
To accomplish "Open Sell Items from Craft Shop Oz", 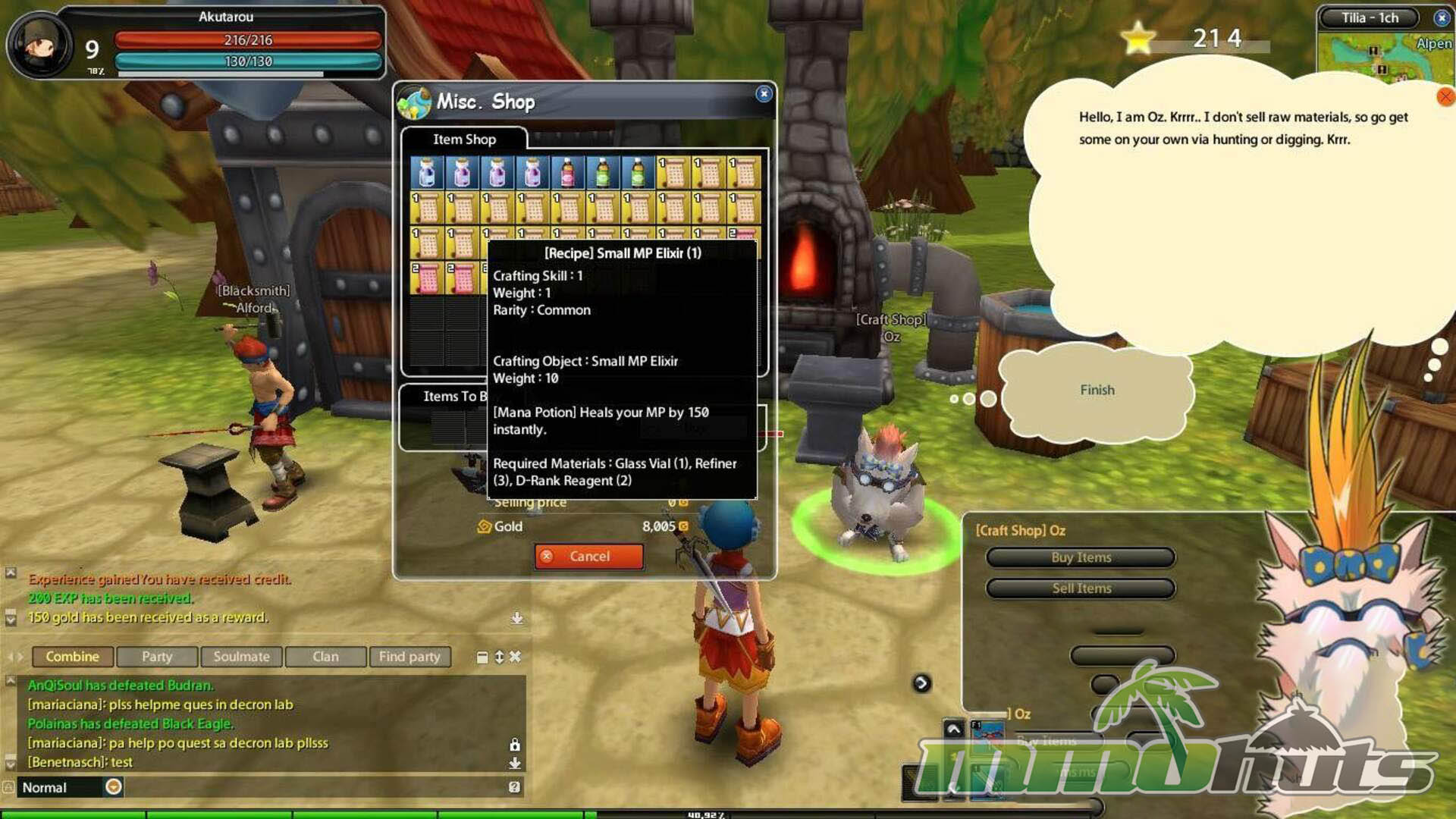I will (x=1081, y=588).
